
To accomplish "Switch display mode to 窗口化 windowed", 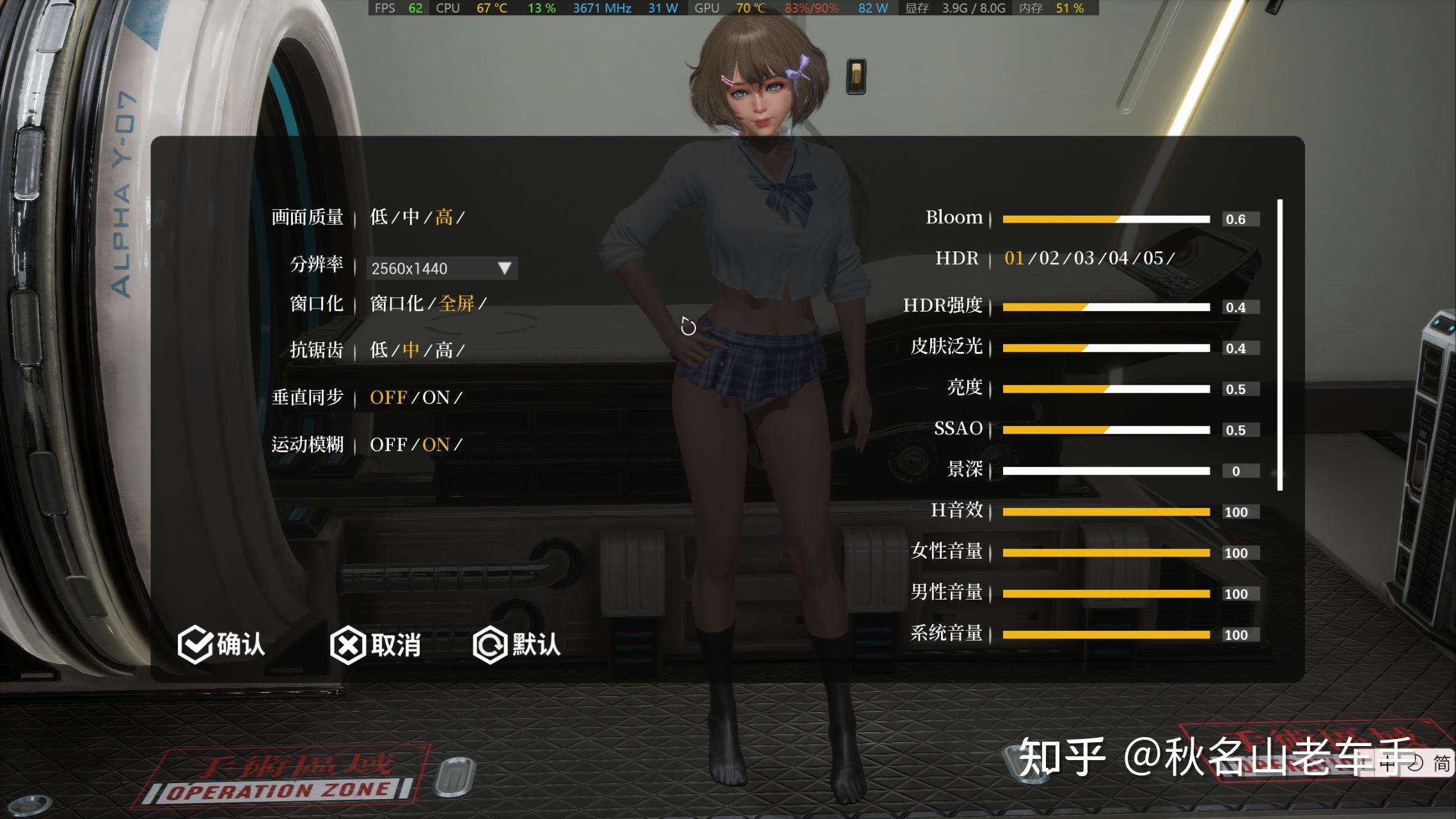I will pos(395,303).
